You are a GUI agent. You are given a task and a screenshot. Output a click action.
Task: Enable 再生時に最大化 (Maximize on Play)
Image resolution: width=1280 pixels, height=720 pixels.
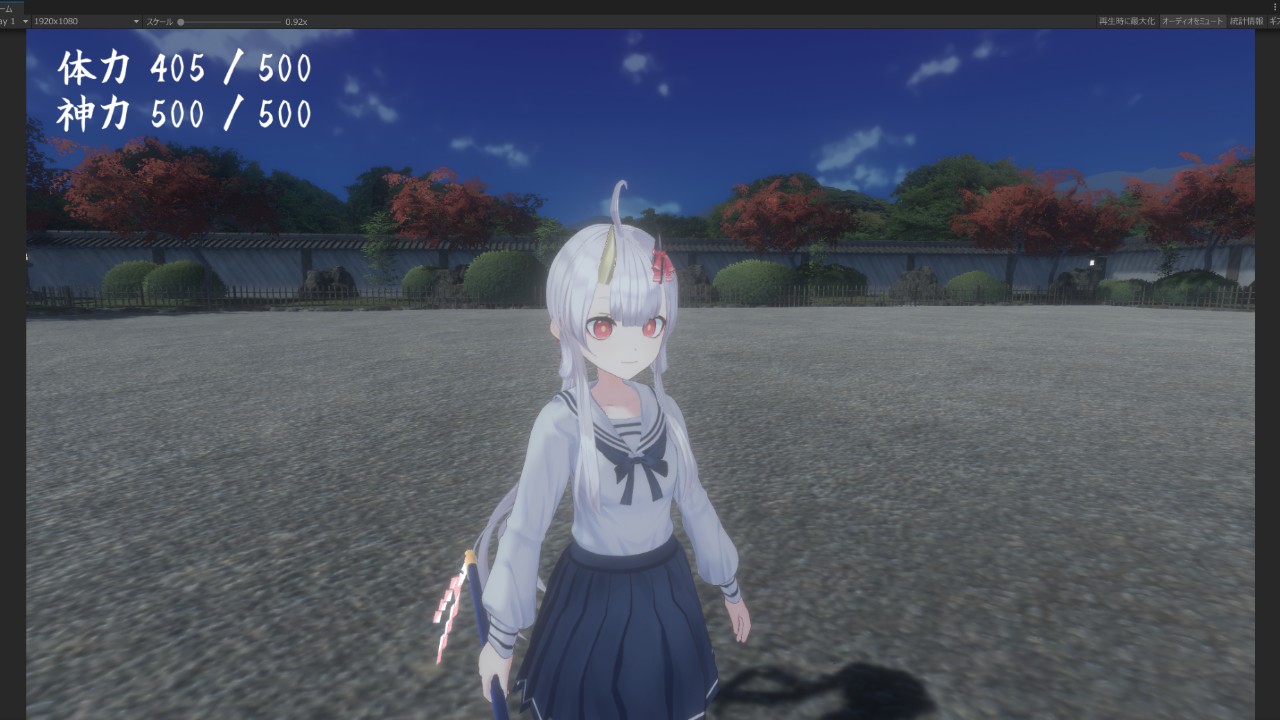[x=1126, y=21]
